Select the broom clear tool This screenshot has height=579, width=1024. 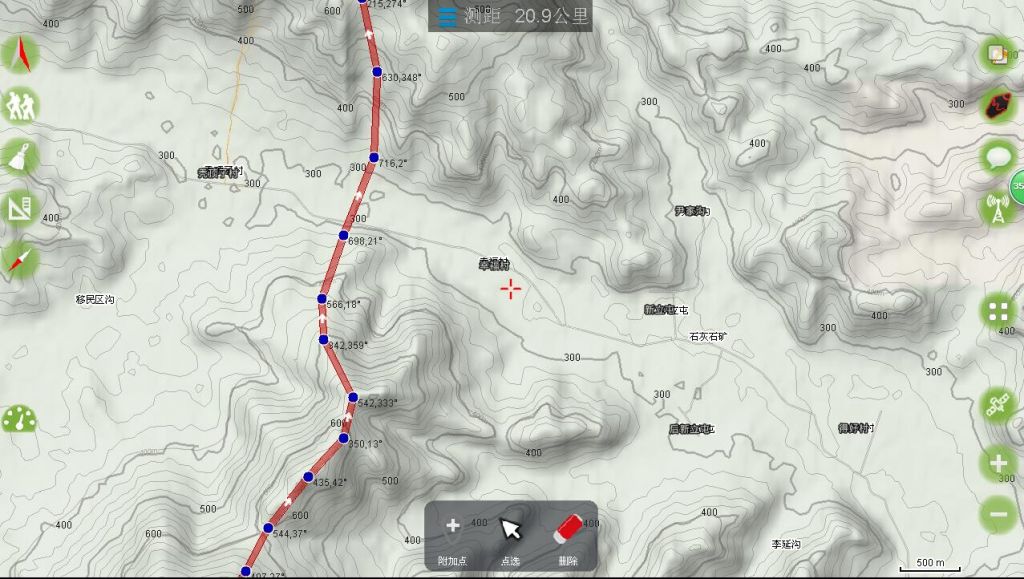coord(20,156)
